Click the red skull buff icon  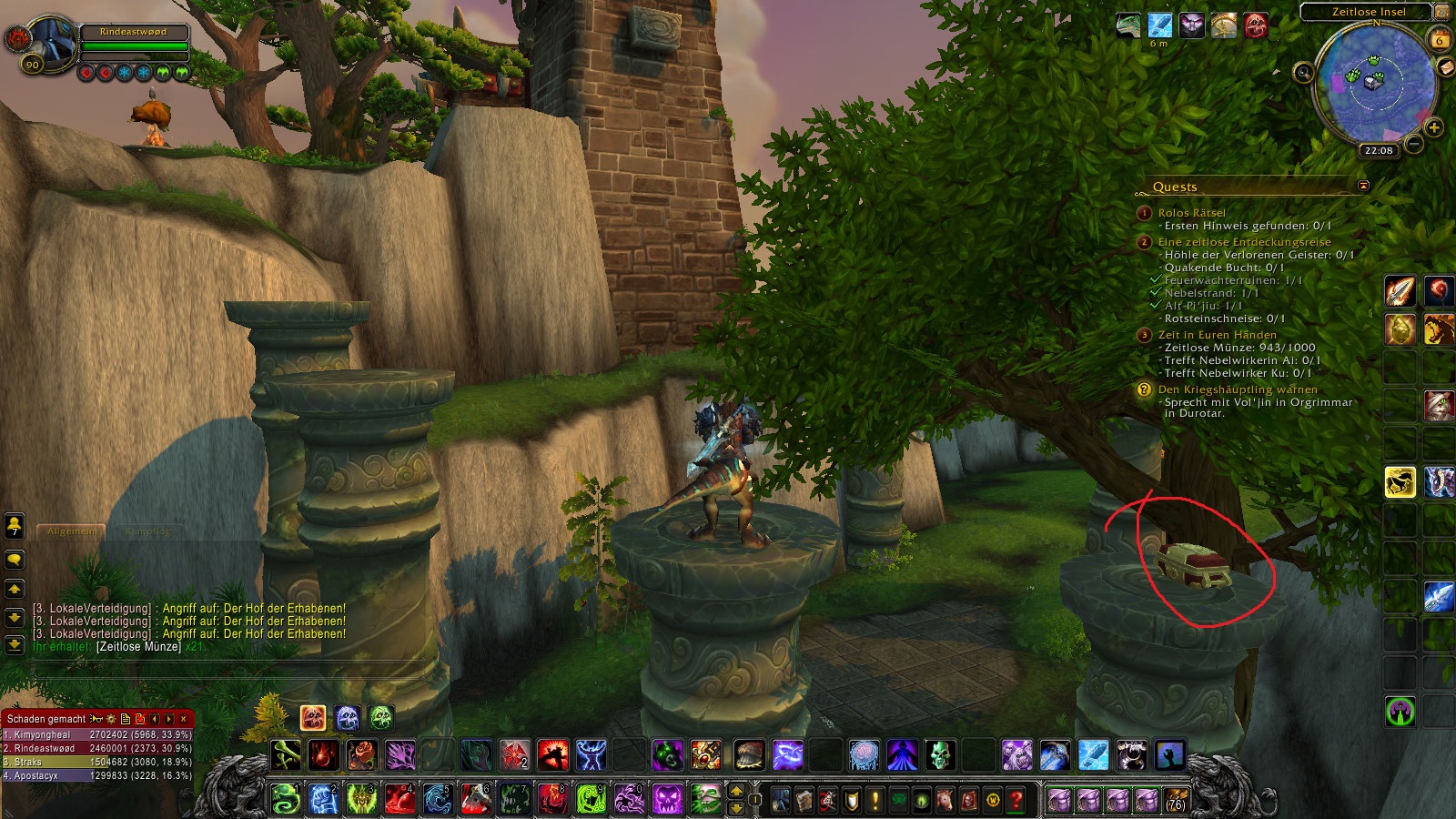pyautogui.click(x=1256, y=25)
